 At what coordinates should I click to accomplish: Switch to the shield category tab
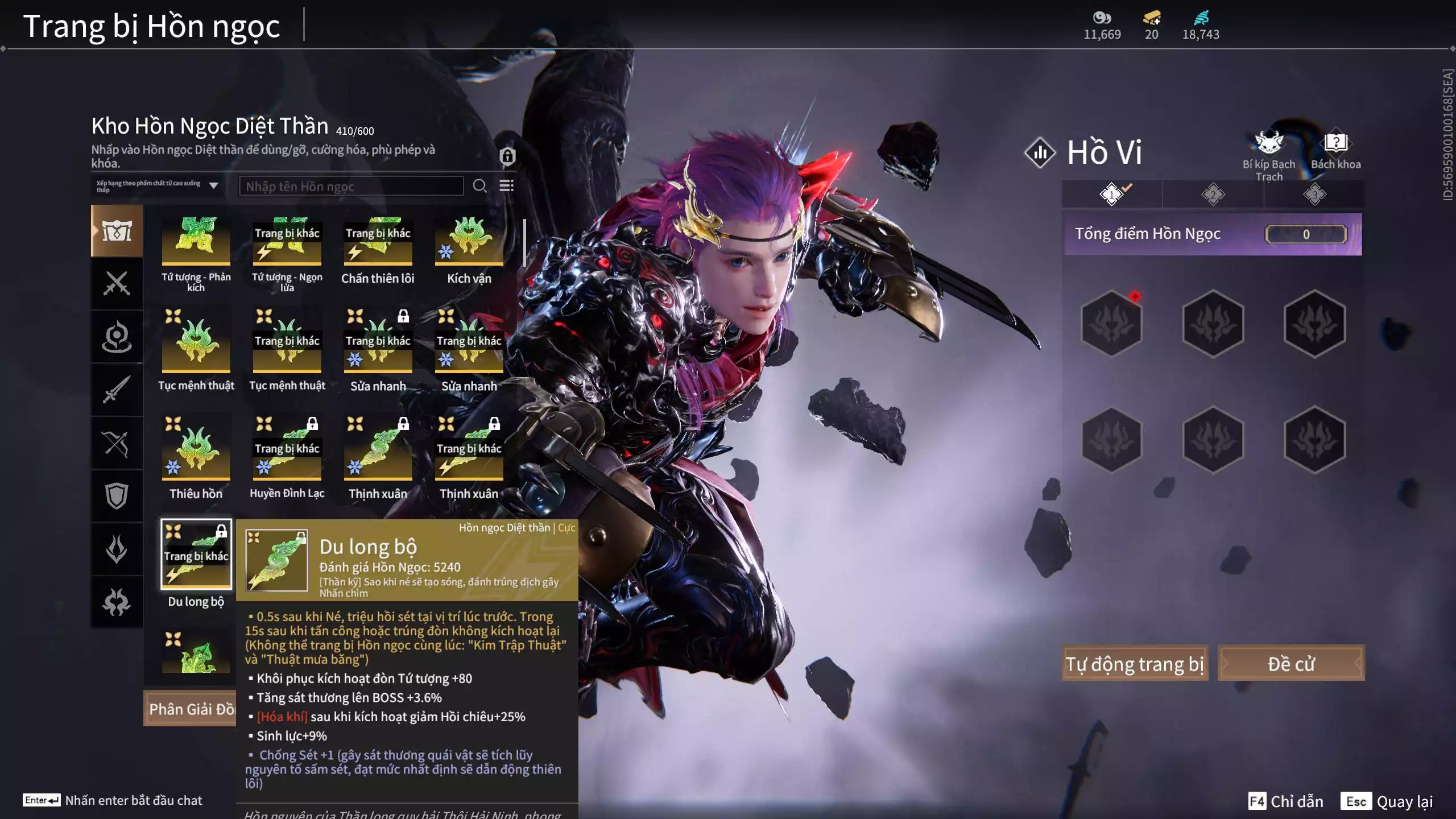tap(117, 496)
